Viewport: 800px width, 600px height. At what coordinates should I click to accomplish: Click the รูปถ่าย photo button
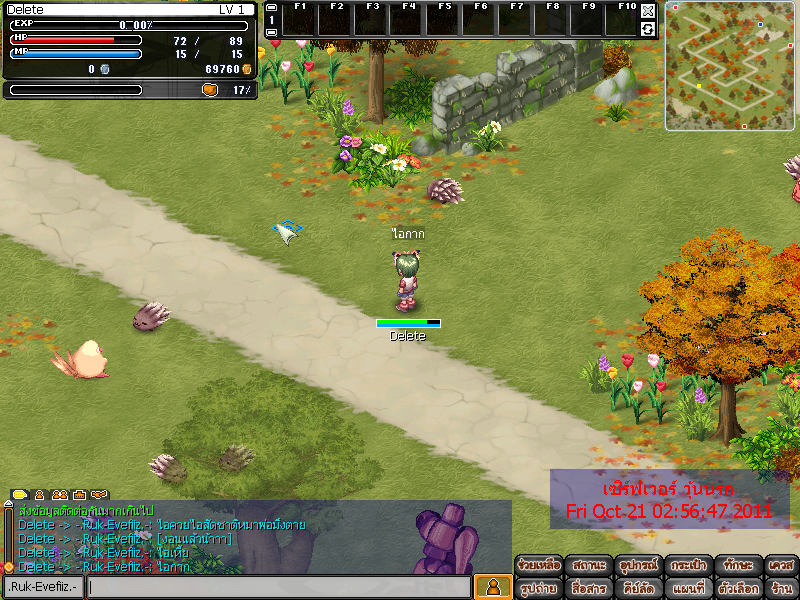538,588
